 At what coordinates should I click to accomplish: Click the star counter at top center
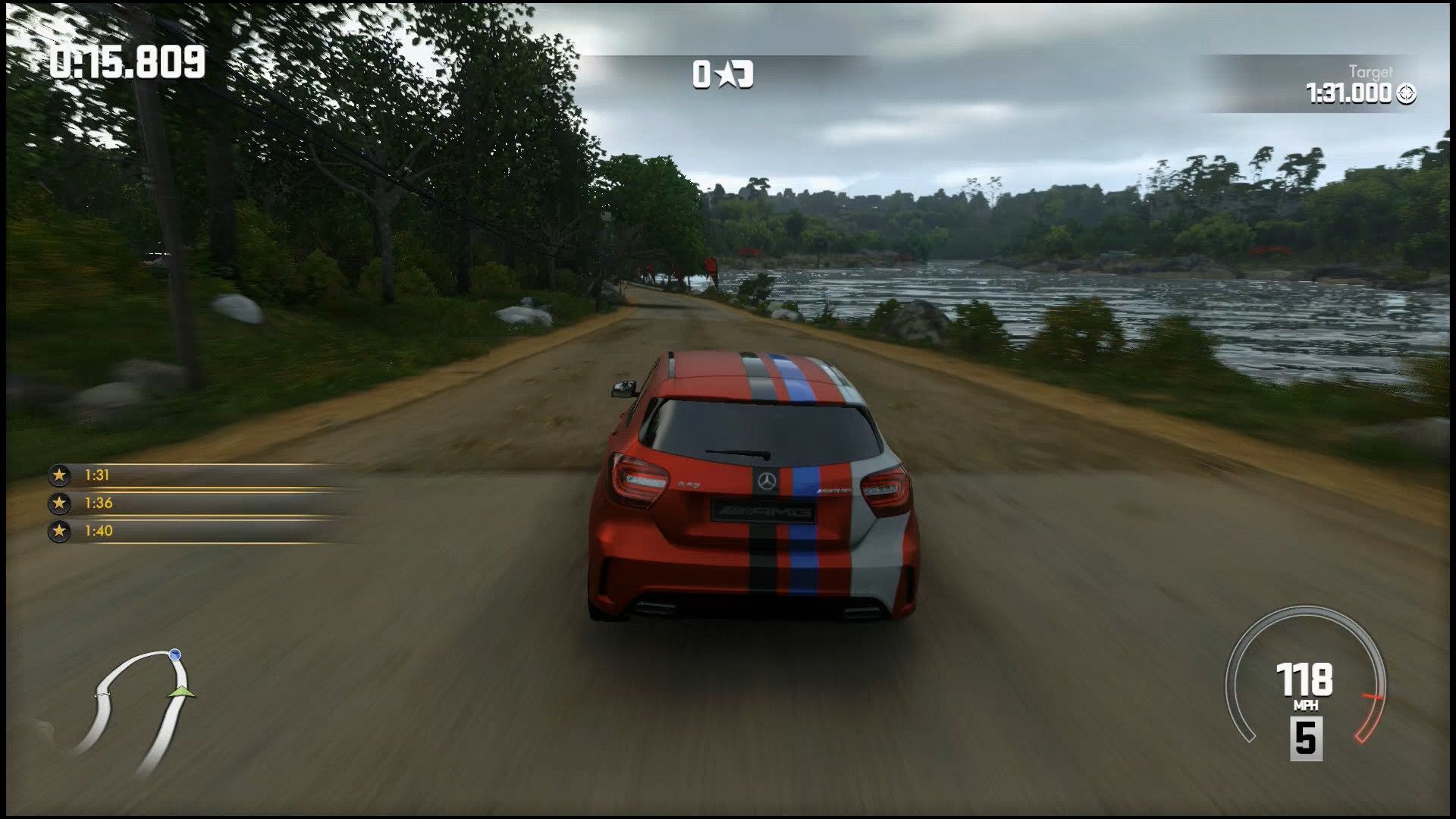[x=723, y=74]
